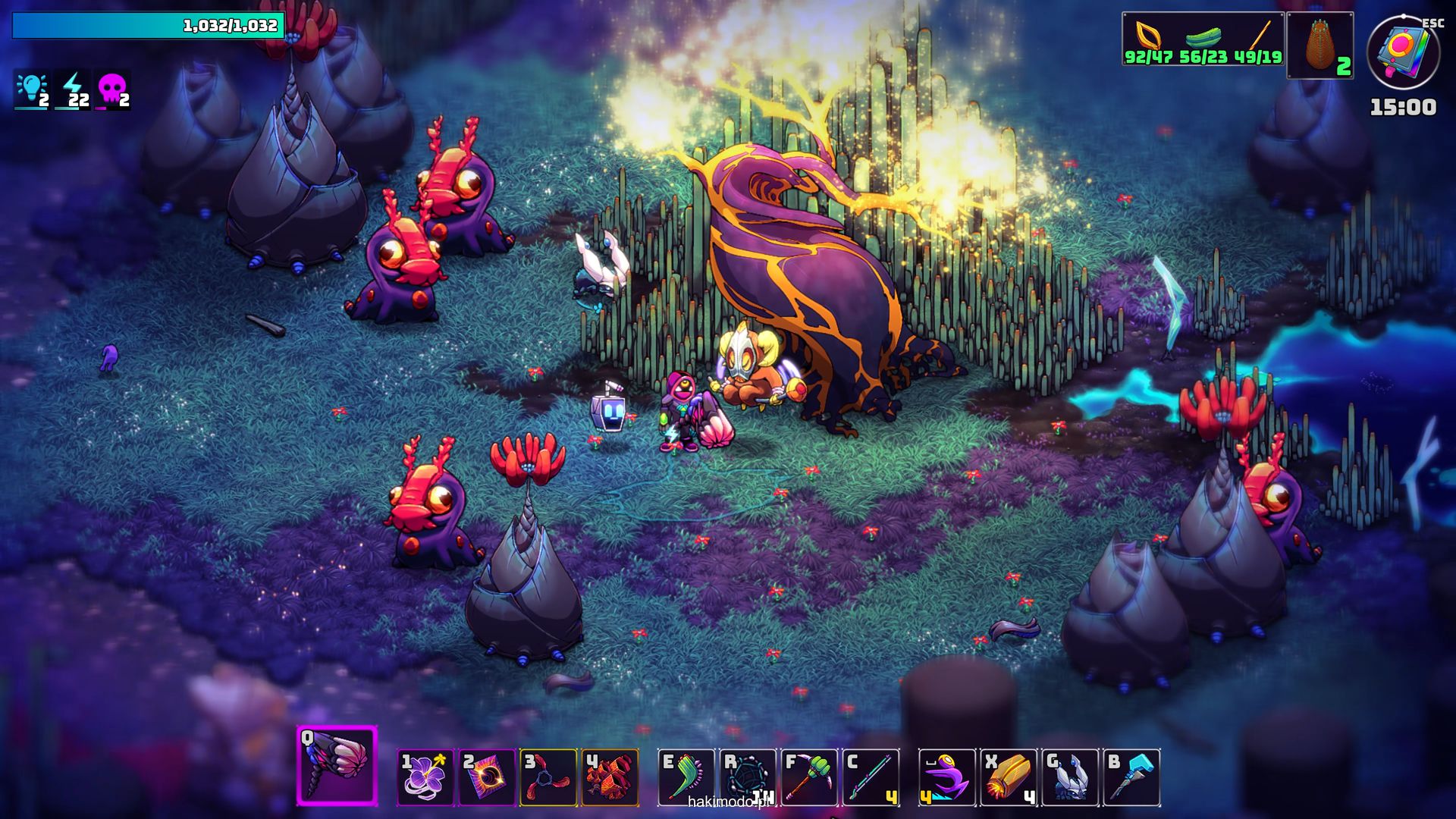Select the red crystal cluster in slot 4
This screenshot has height=819, width=1456.
pyautogui.click(x=610, y=777)
